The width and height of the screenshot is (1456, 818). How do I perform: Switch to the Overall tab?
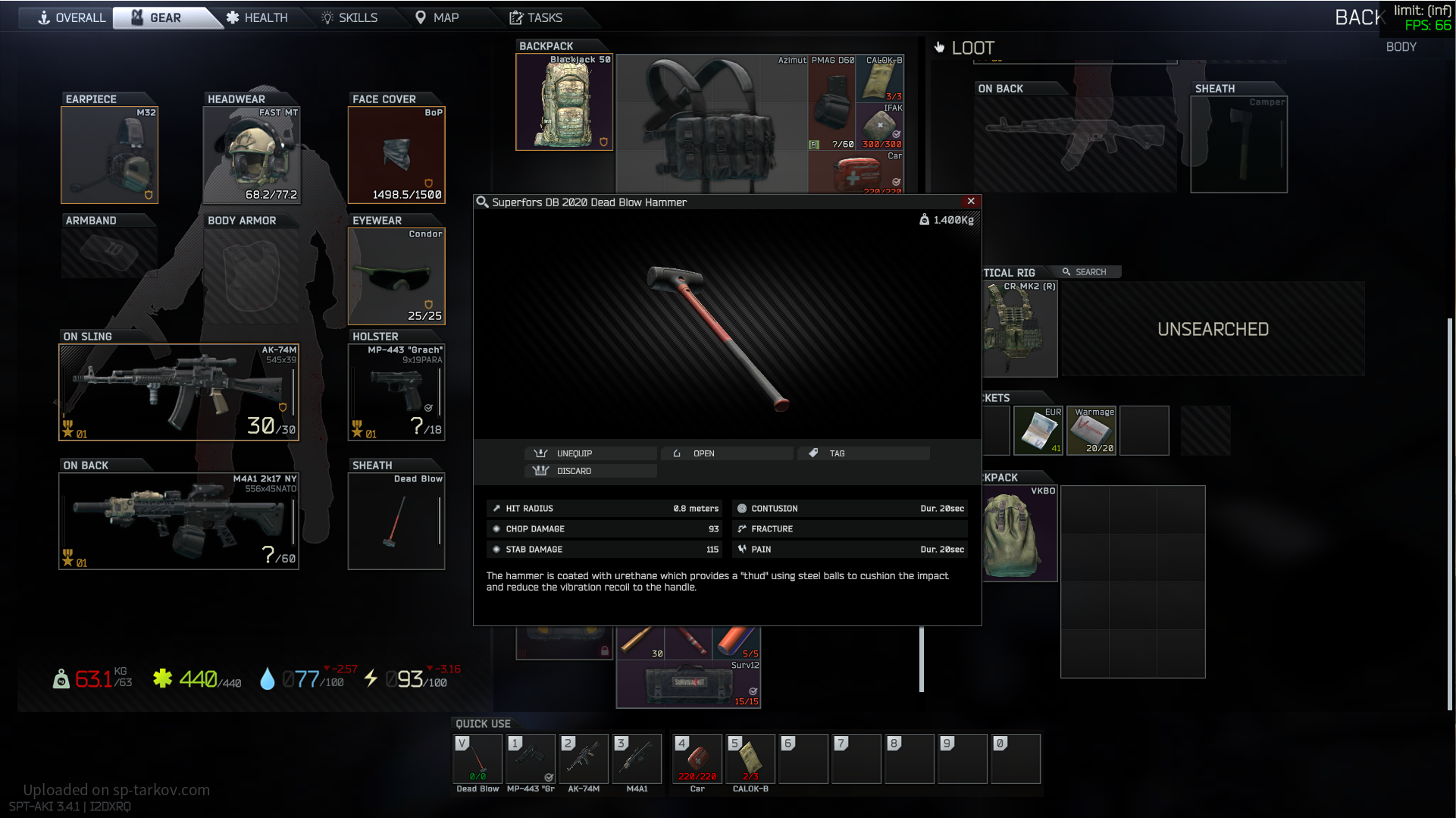pyautogui.click(x=72, y=17)
